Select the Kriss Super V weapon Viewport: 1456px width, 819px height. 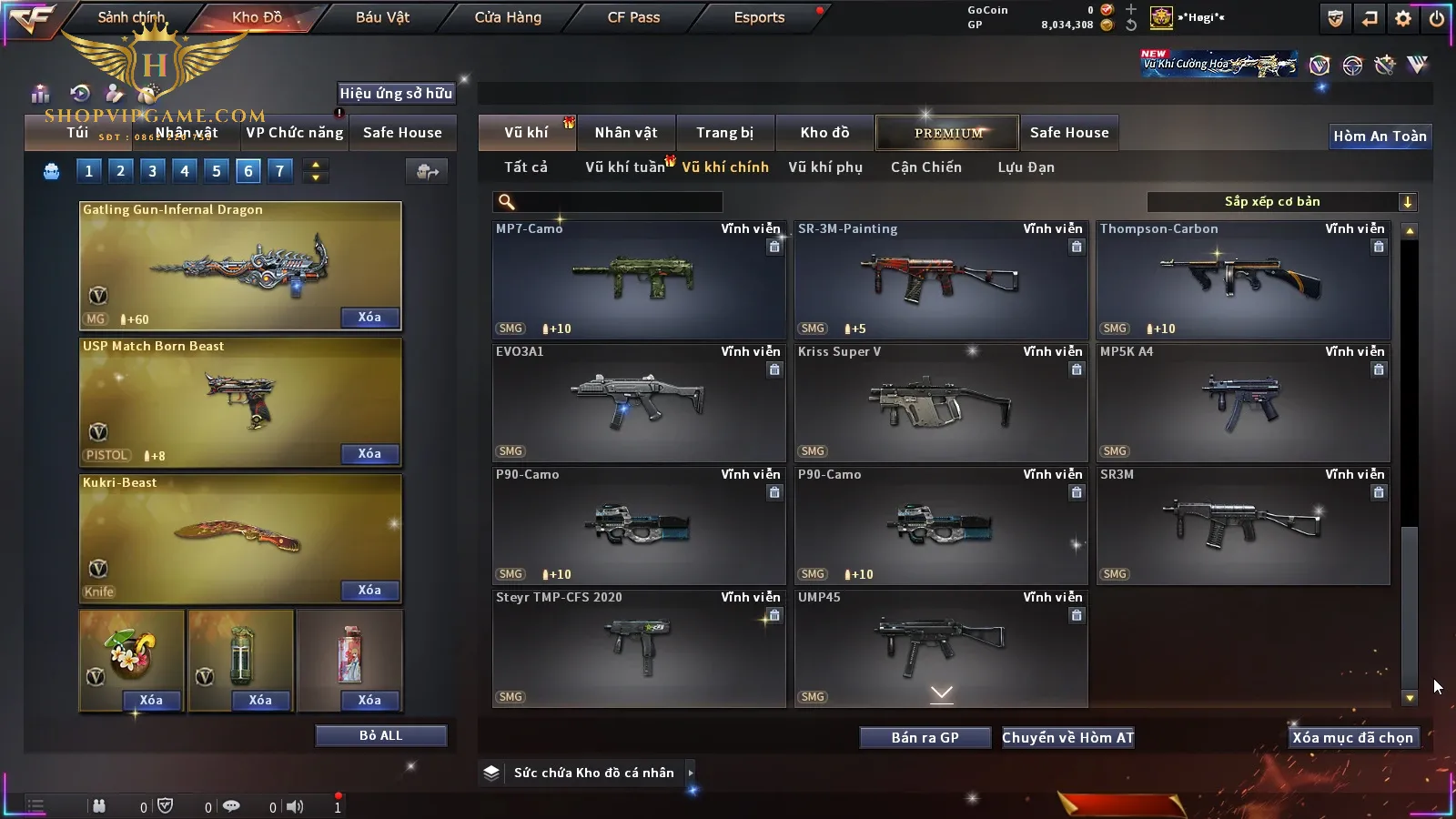pos(941,402)
